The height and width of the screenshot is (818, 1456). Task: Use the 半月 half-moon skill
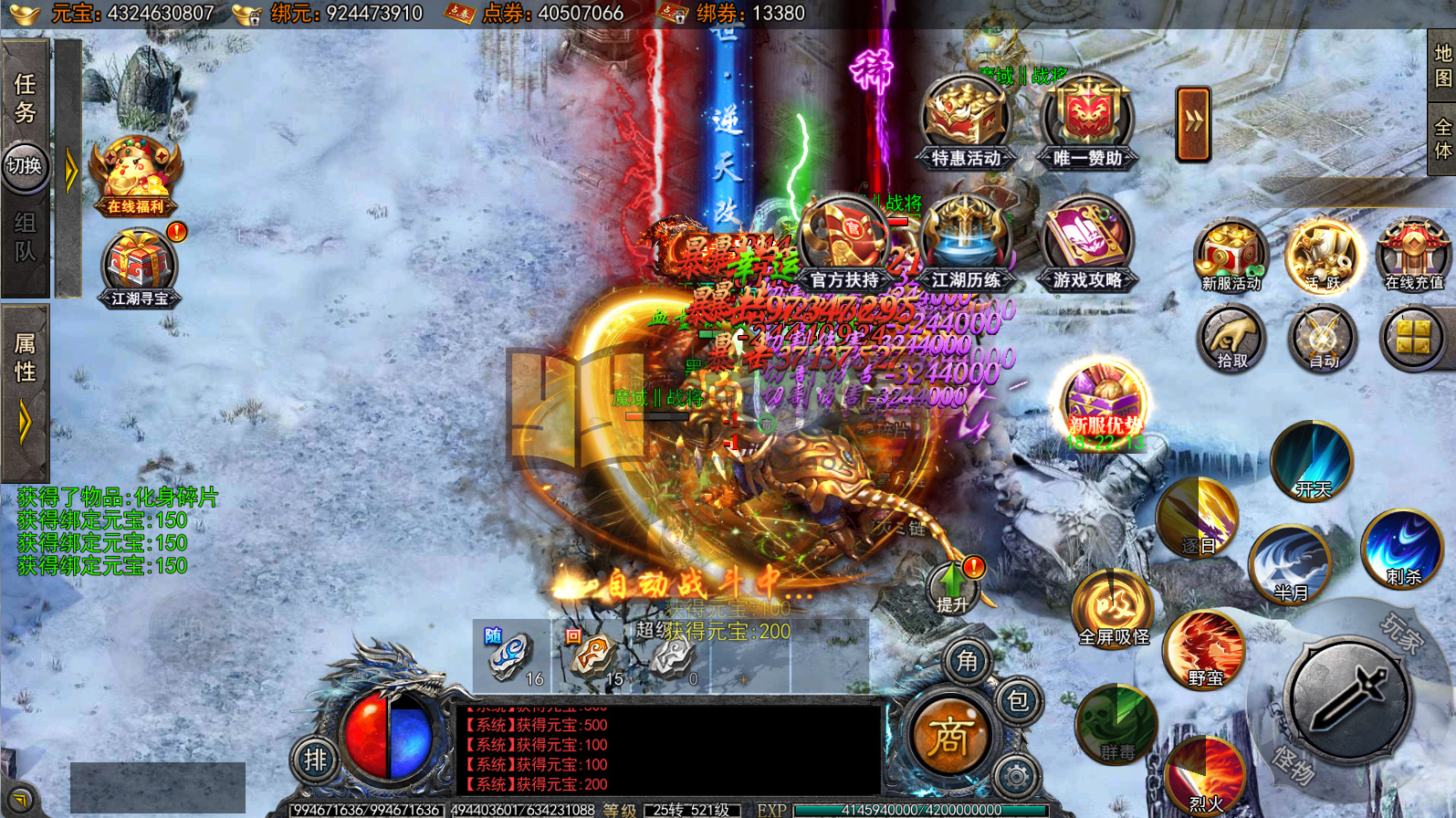(x=1290, y=563)
